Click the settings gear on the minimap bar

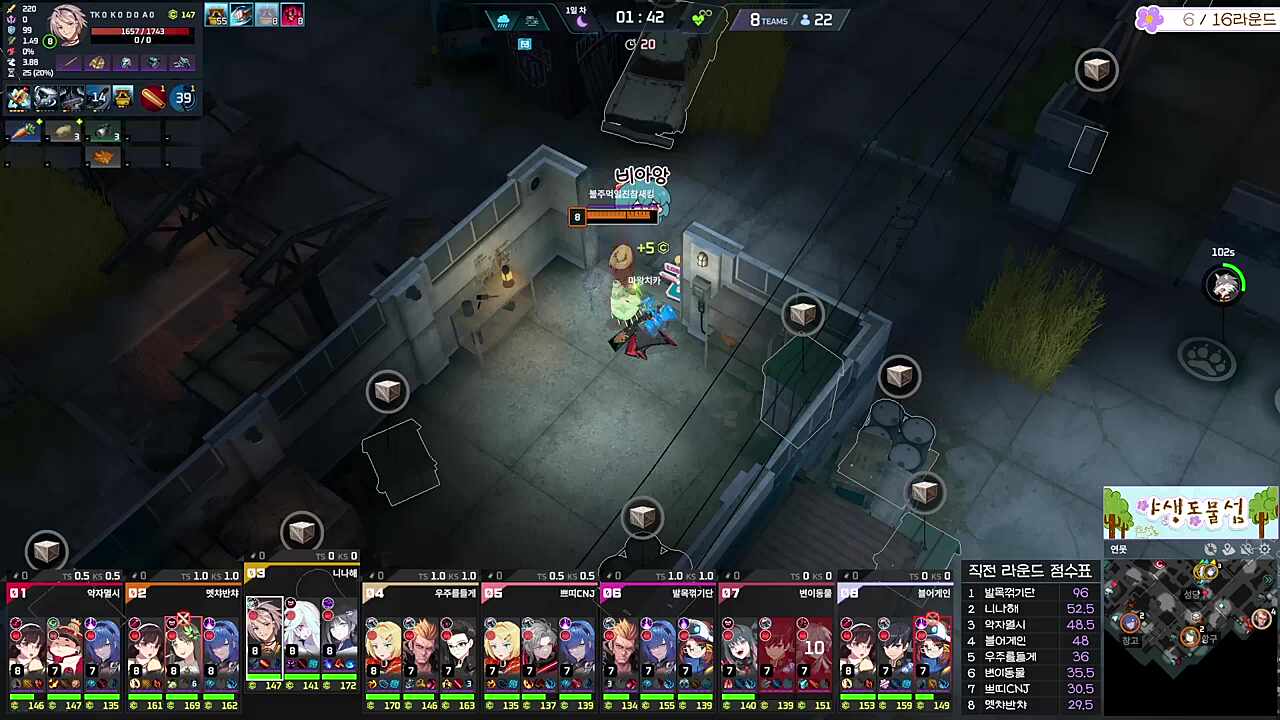1264,549
